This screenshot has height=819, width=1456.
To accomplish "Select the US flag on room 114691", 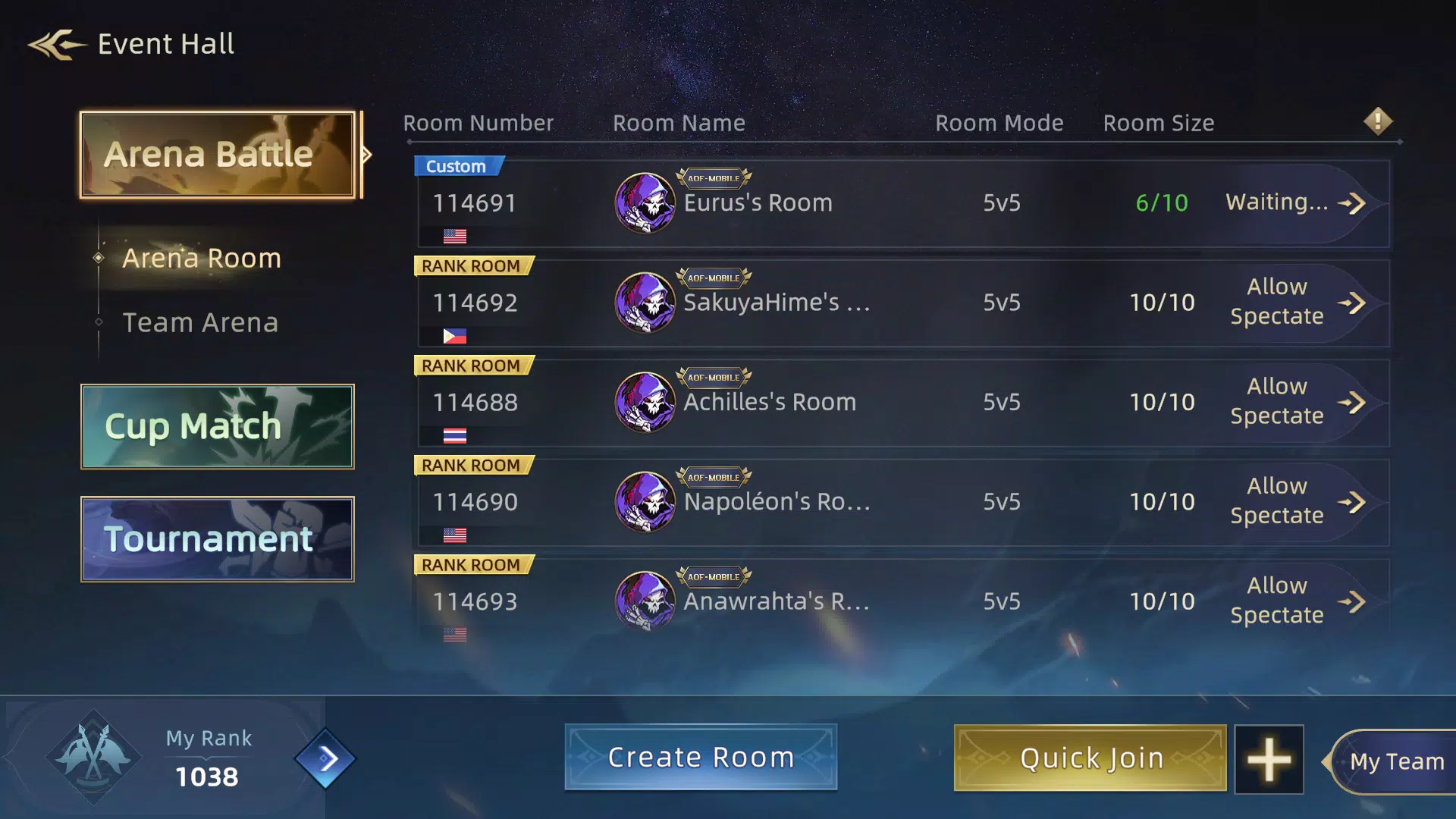I will 456,236.
